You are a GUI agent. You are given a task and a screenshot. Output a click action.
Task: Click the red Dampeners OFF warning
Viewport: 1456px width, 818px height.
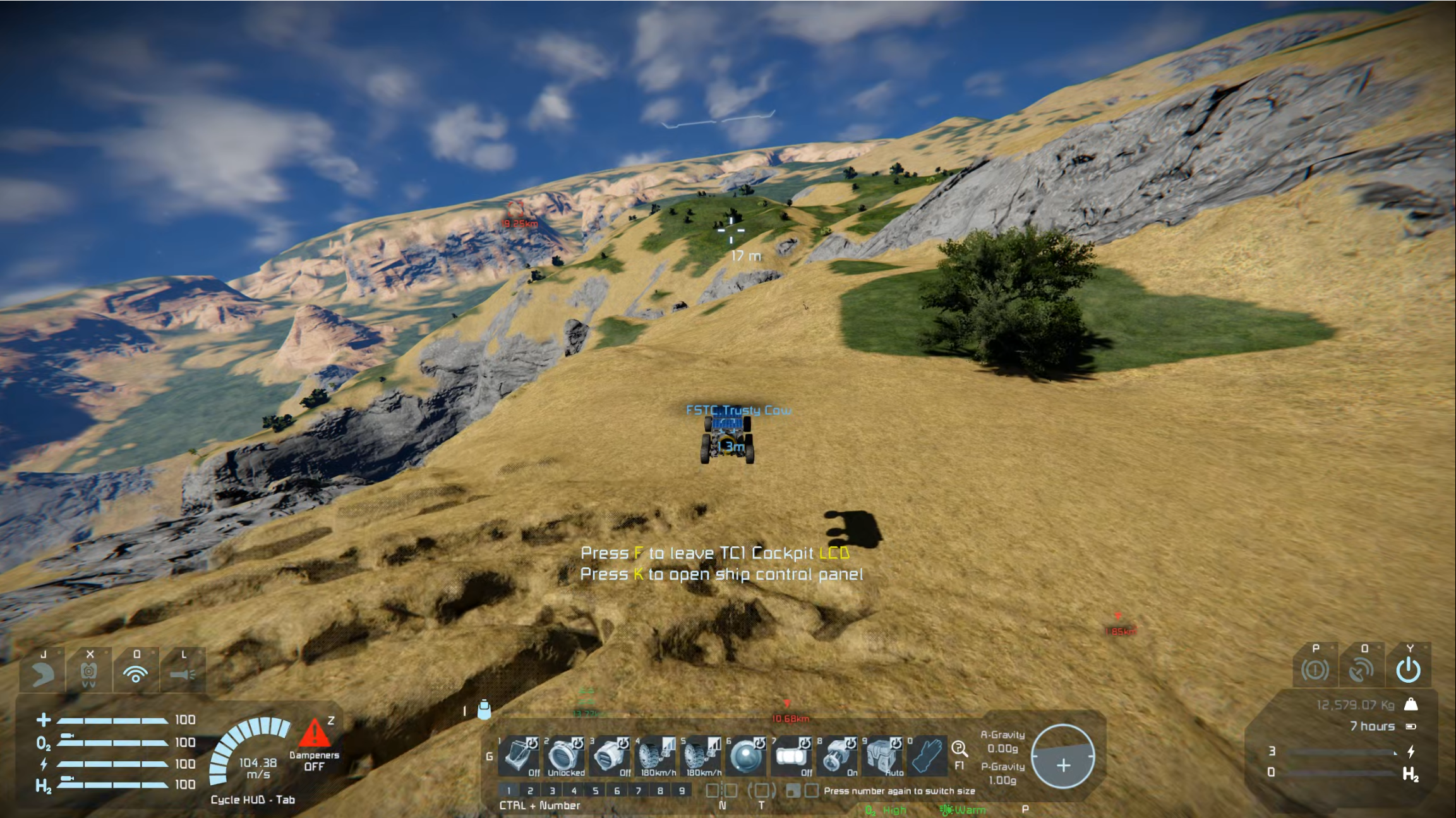pos(314,745)
